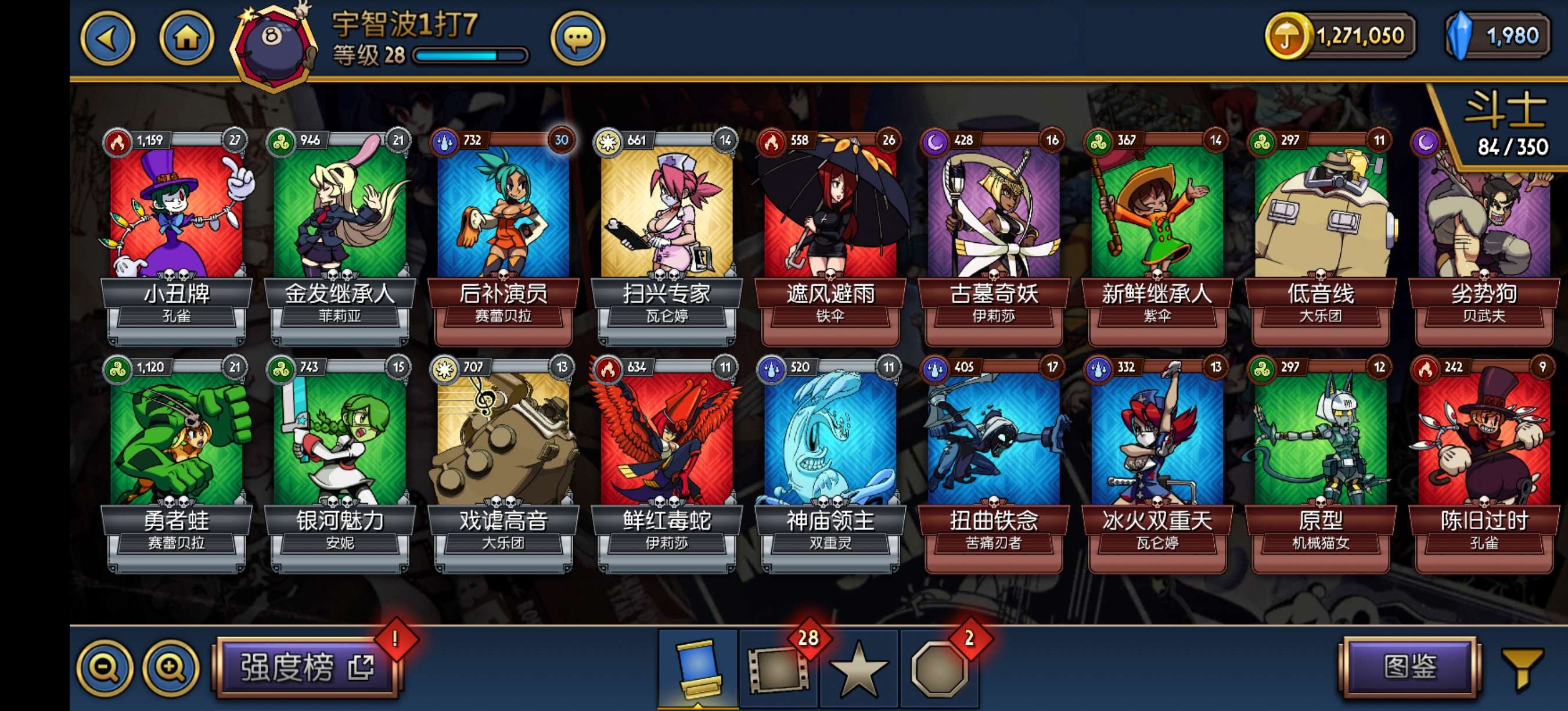Pick the 银河魅力 安妮 card
Image resolution: width=1568 pixels, height=711 pixels.
pos(340,458)
